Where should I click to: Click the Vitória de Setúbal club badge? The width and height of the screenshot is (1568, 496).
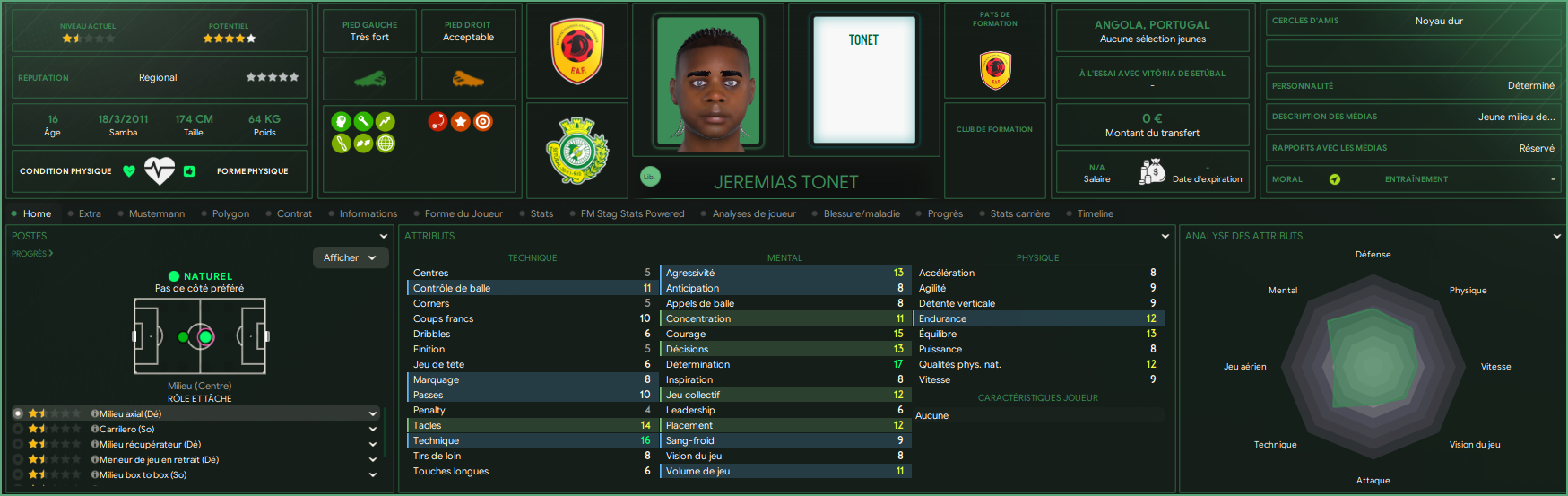(x=577, y=150)
